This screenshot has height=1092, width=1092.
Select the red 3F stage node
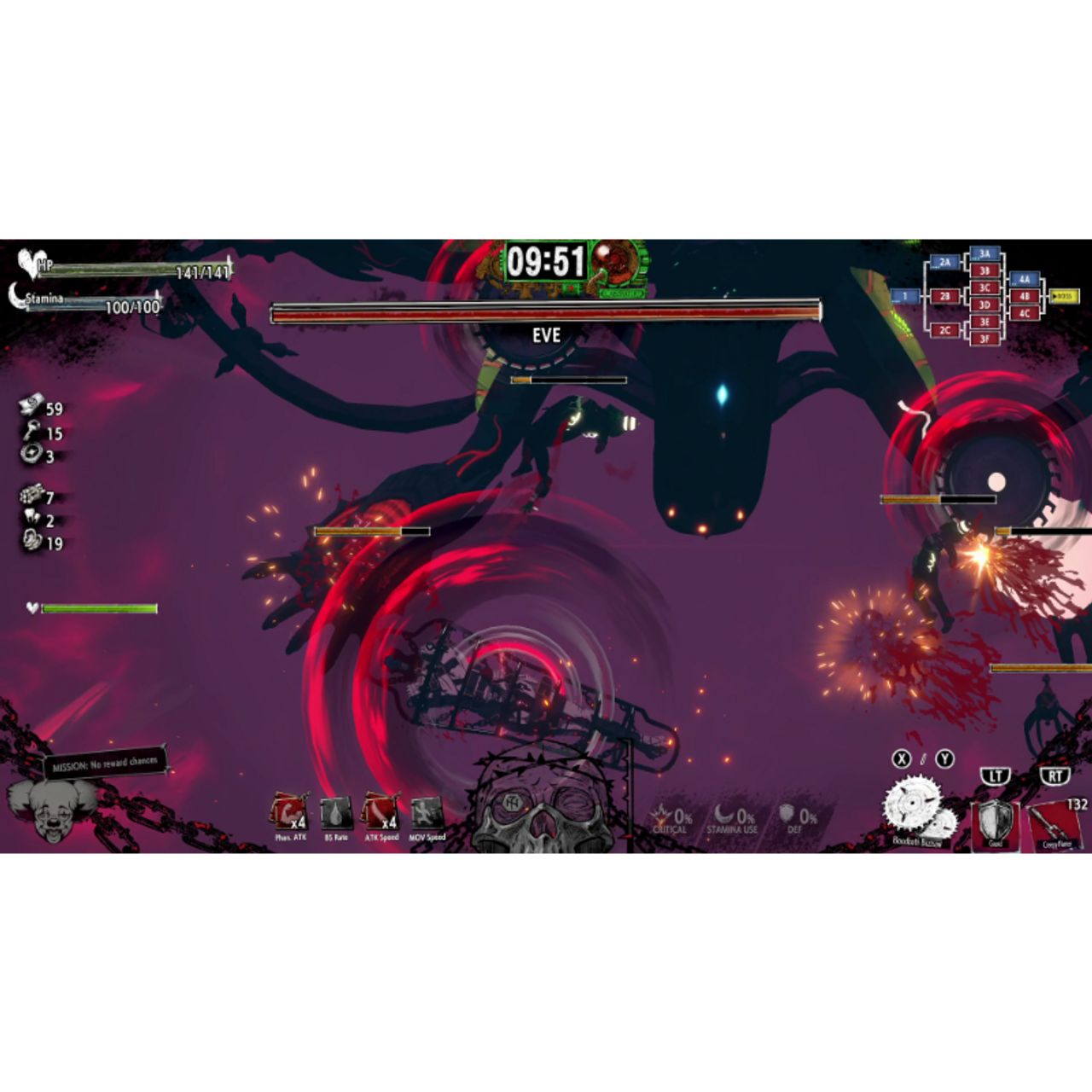coord(985,339)
